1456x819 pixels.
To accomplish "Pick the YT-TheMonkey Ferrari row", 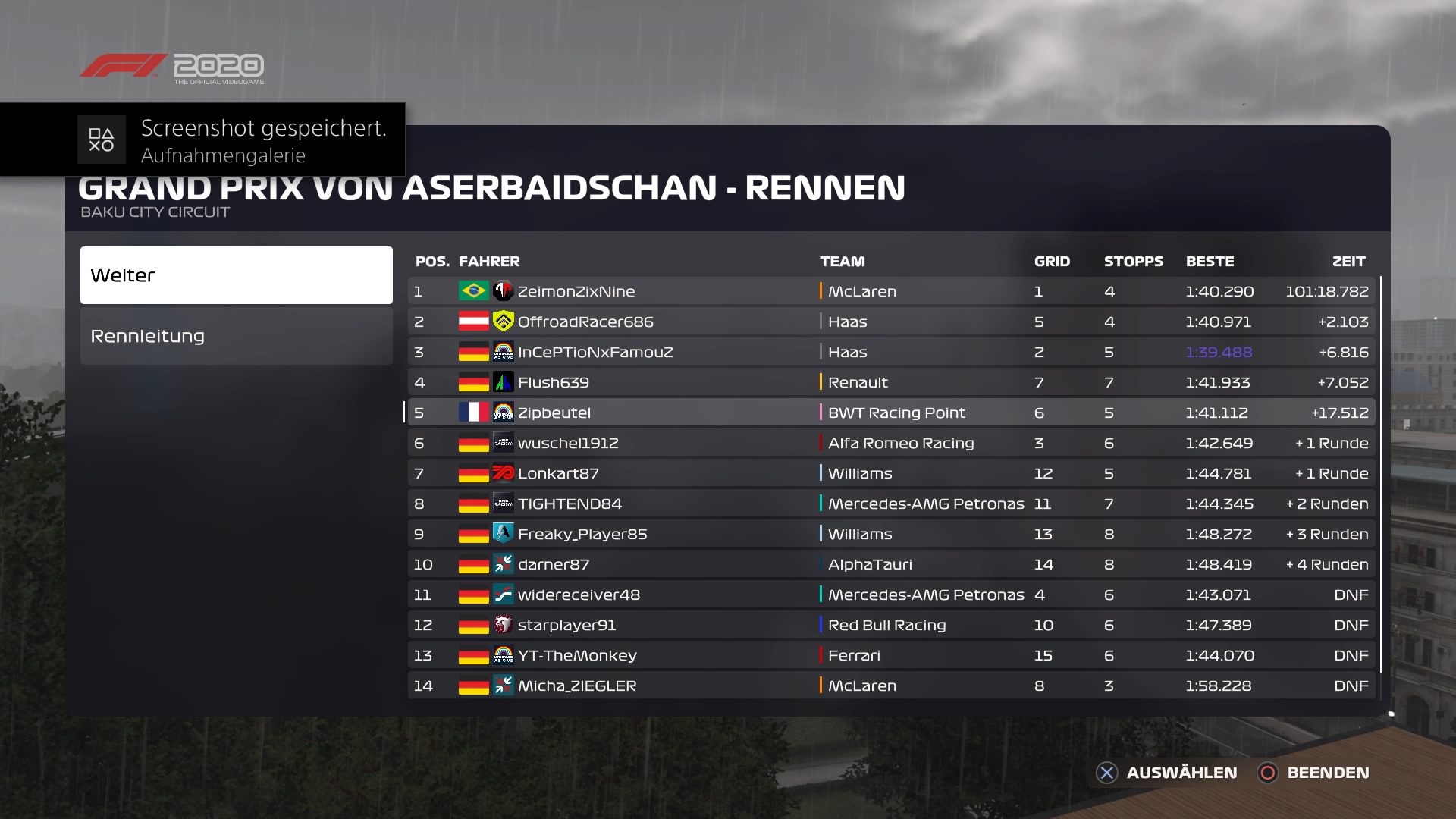I will [891, 655].
